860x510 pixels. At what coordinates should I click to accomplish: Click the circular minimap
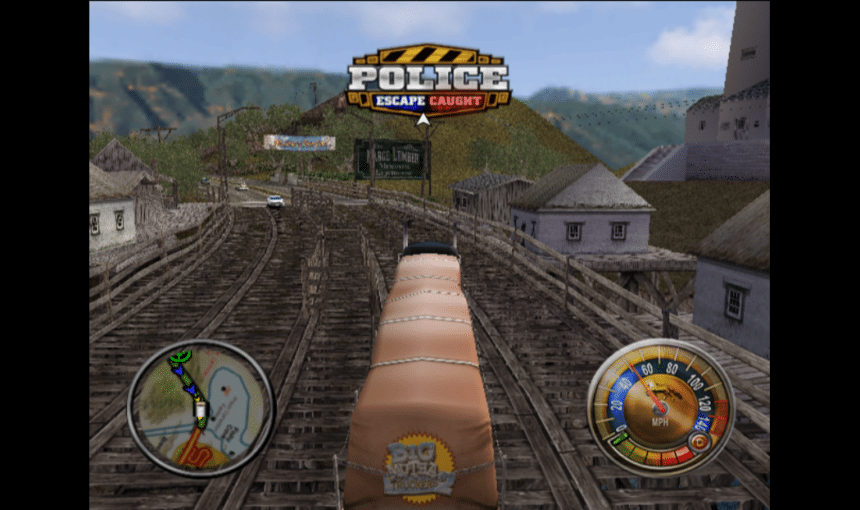[x=200, y=407]
